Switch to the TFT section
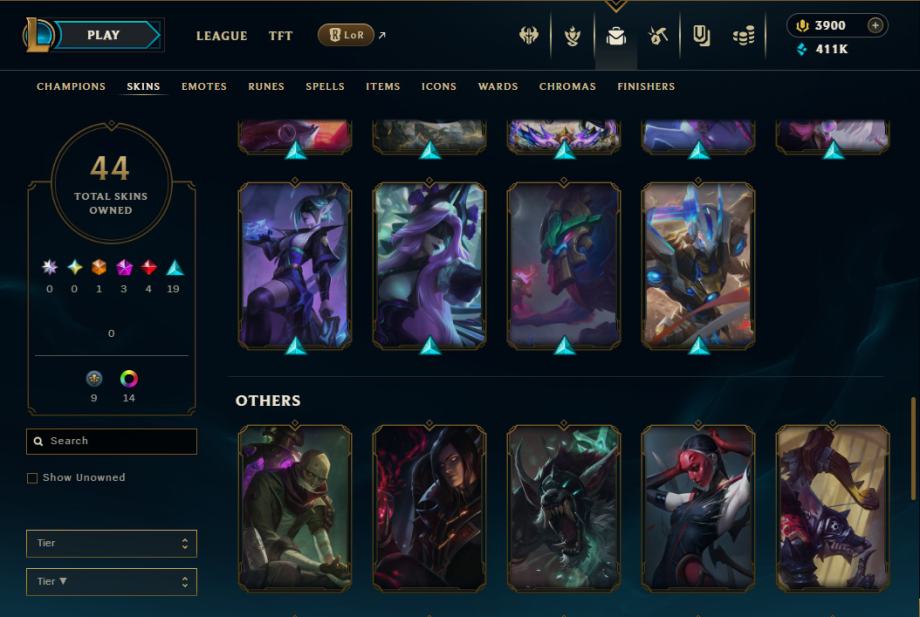Image resolution: width=920 pixels, height=617 pixels. (281, 36)
